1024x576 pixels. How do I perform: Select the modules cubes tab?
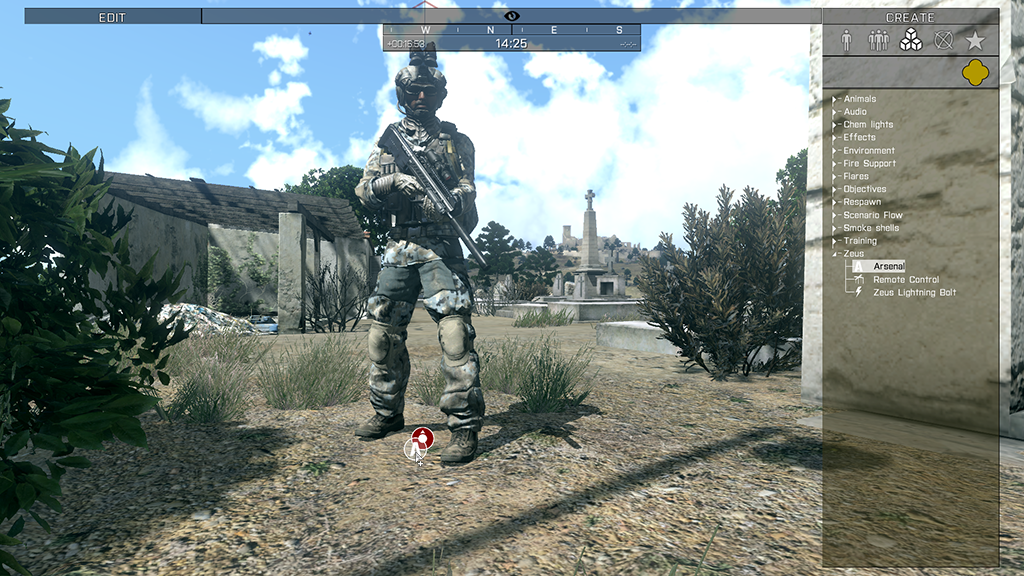pos(910,40)
